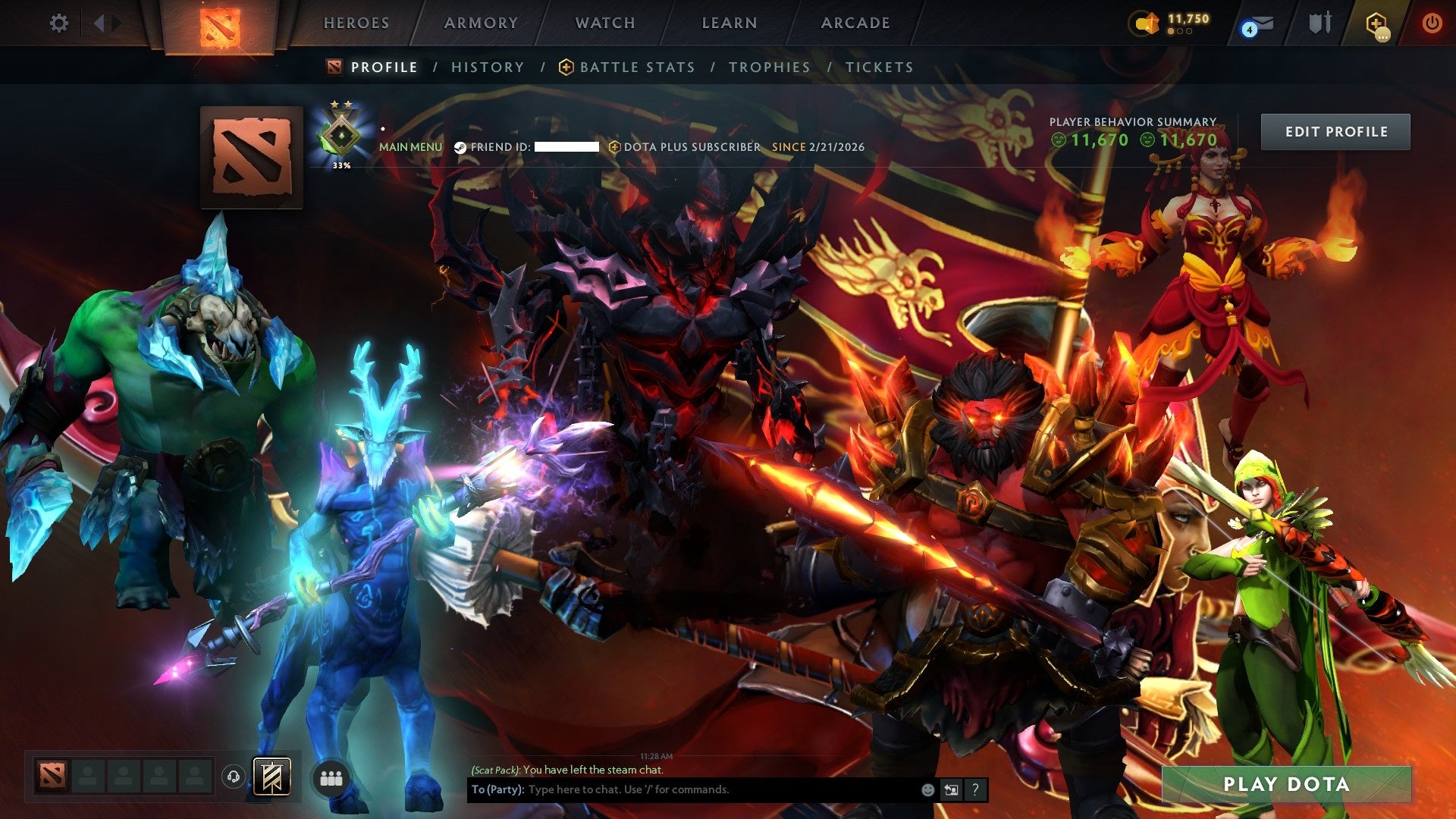Toggle the voice chat headphone icon
1456x819 pixels.
tap(234, 777)
